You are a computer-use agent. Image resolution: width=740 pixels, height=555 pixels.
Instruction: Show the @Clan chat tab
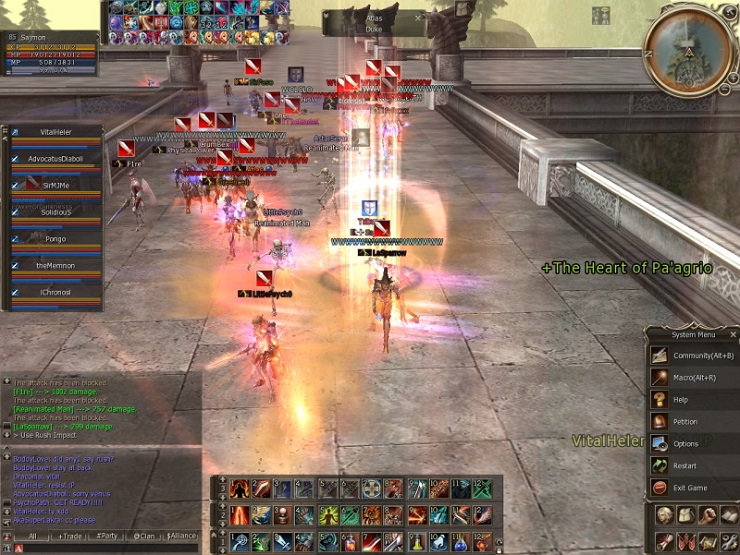[x=145, y=536]
